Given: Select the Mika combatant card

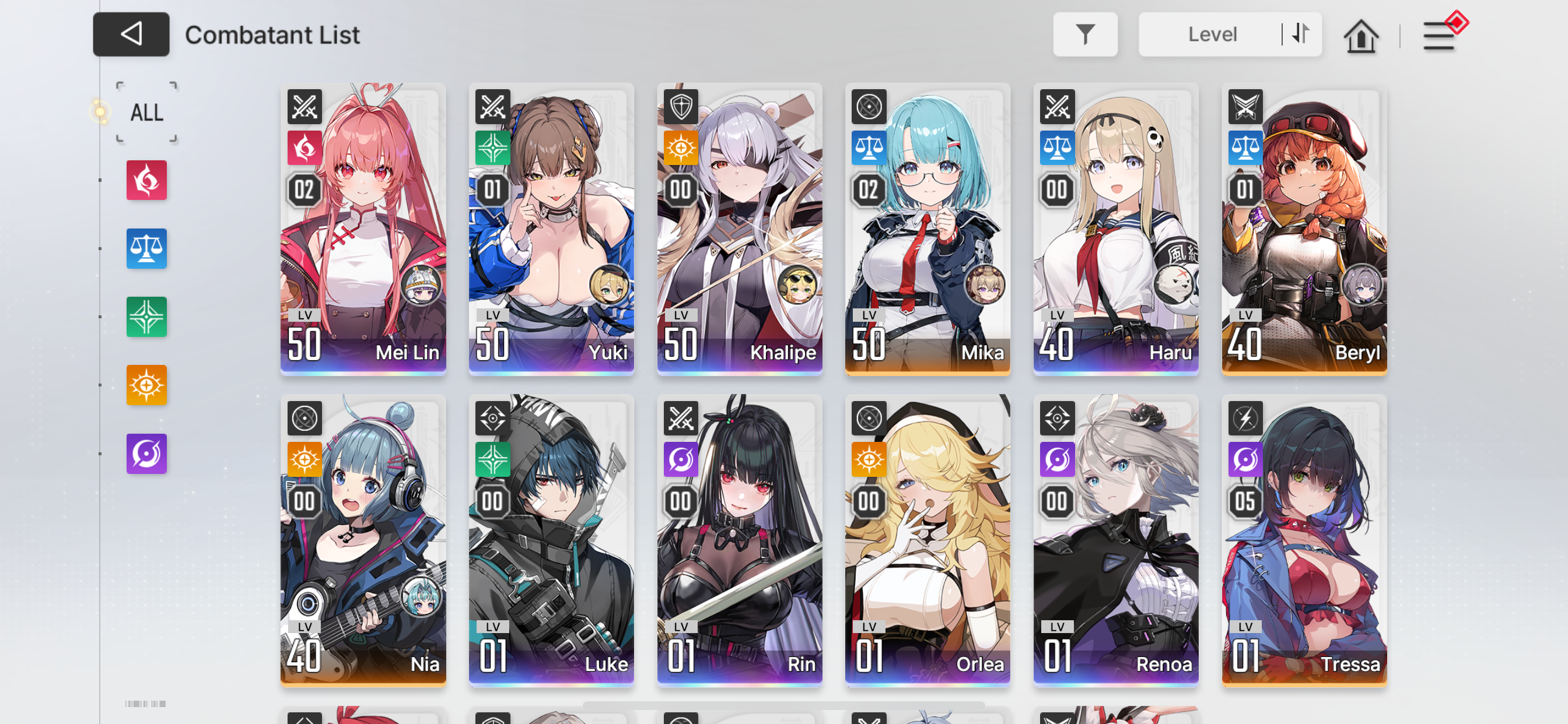Looking at the screenshot, I should tap(928, 229).
